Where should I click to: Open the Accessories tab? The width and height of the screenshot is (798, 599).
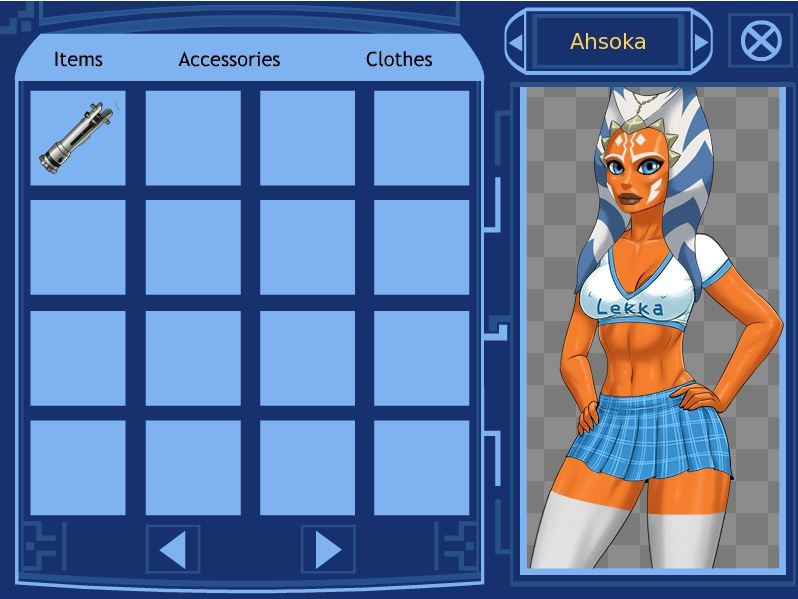pos(229,60)
